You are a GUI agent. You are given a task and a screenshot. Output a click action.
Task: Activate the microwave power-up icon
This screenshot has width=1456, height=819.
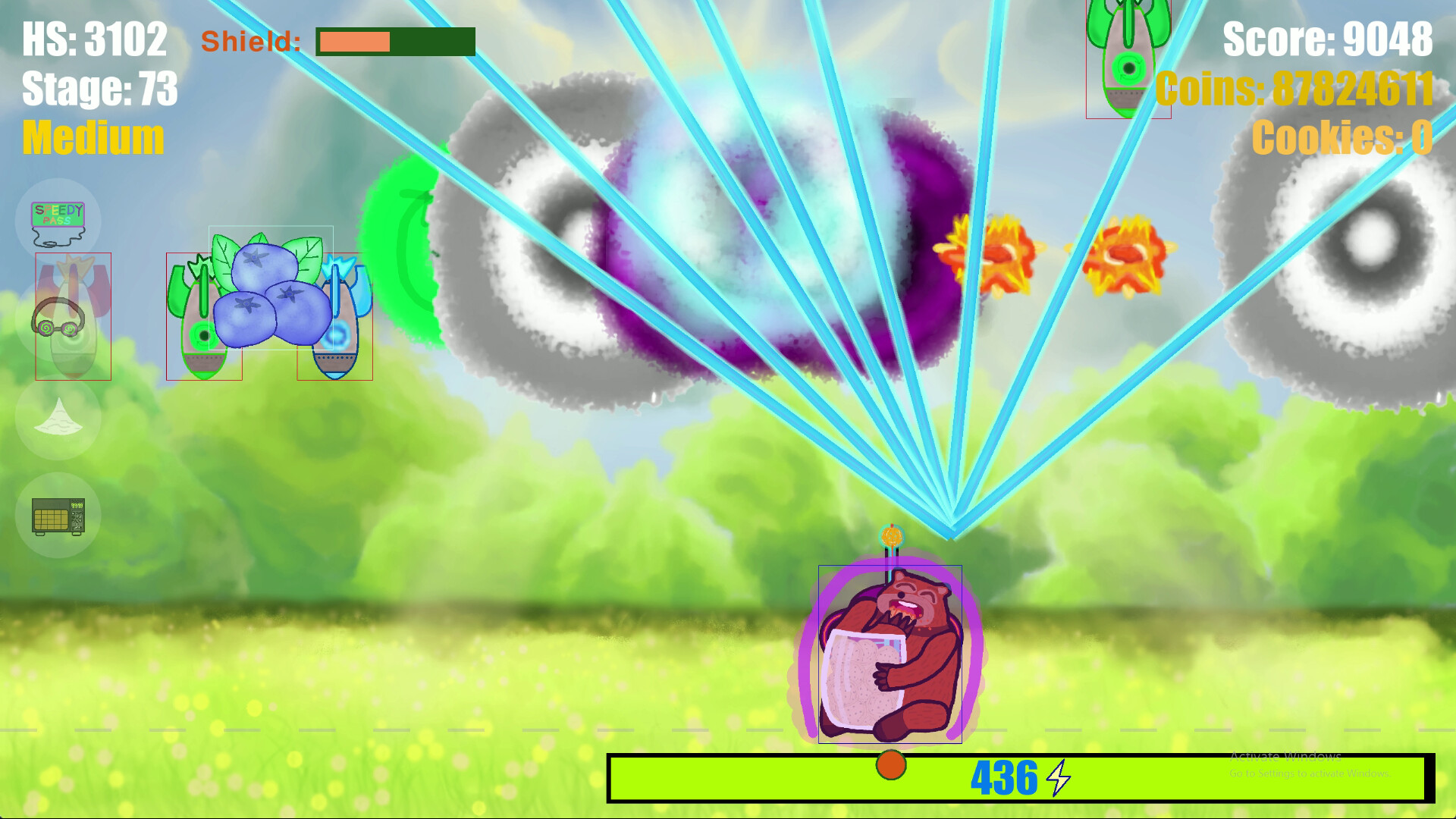pos(59,515)
